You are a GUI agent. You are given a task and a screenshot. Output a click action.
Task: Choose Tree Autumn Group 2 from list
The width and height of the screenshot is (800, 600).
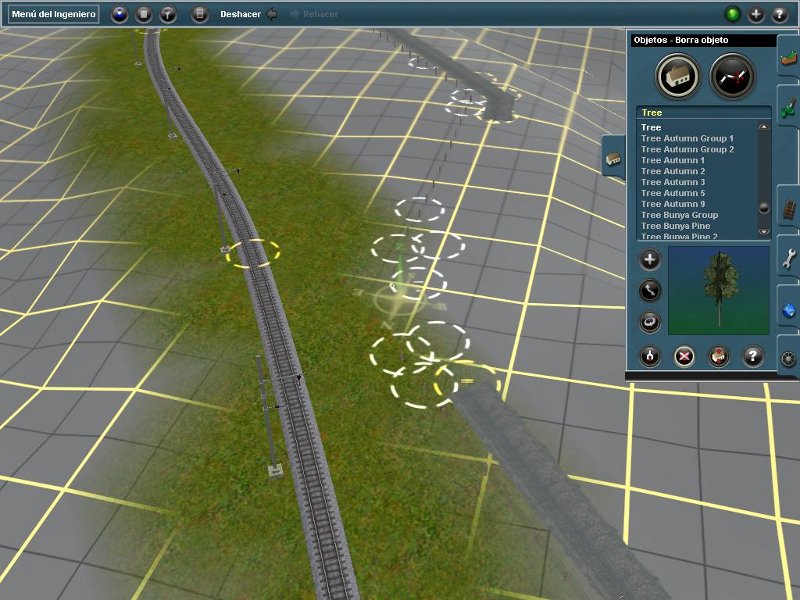[x=687, y=149]
